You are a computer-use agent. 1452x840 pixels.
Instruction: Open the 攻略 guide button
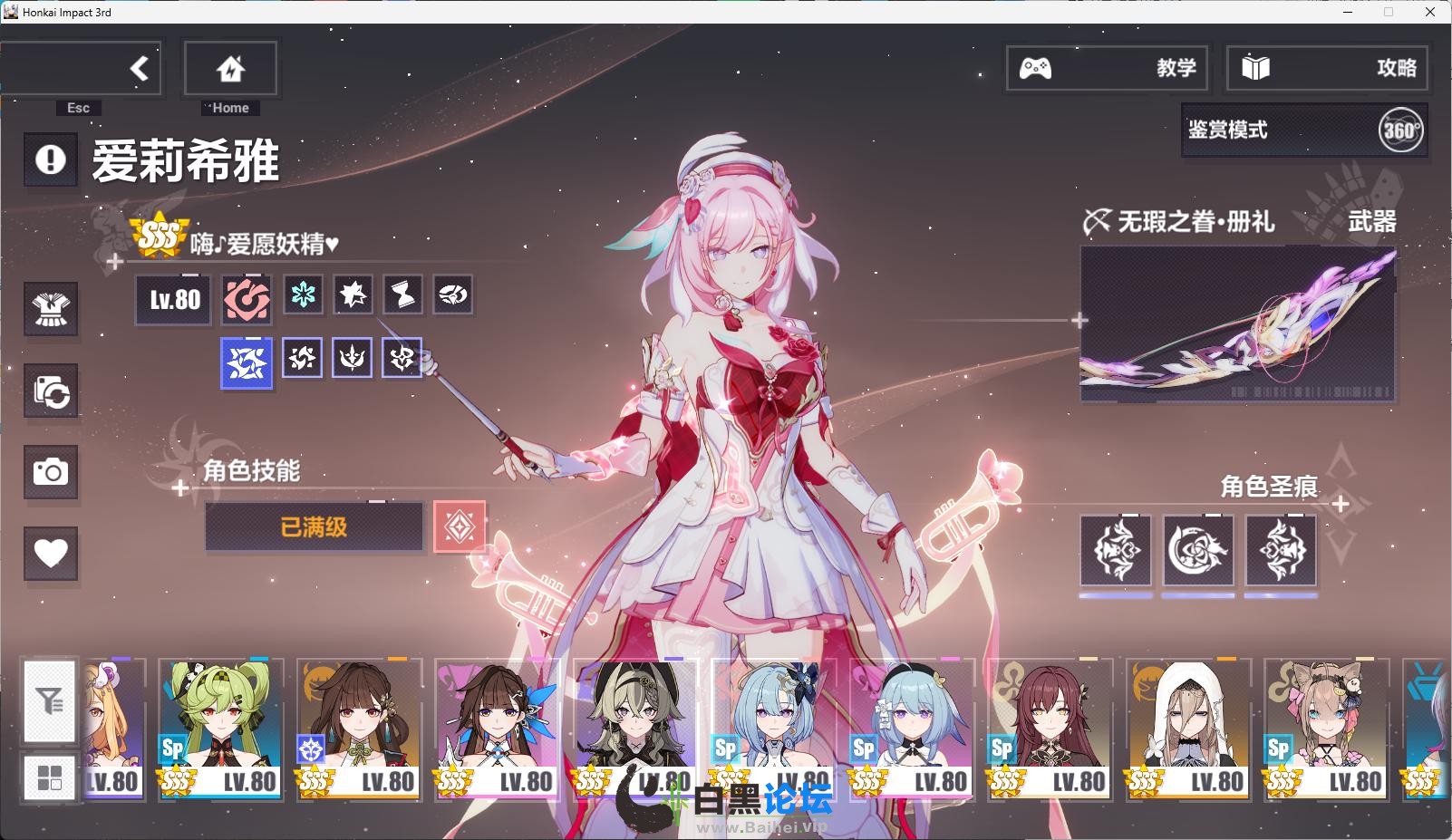(x=1327, y=68)
